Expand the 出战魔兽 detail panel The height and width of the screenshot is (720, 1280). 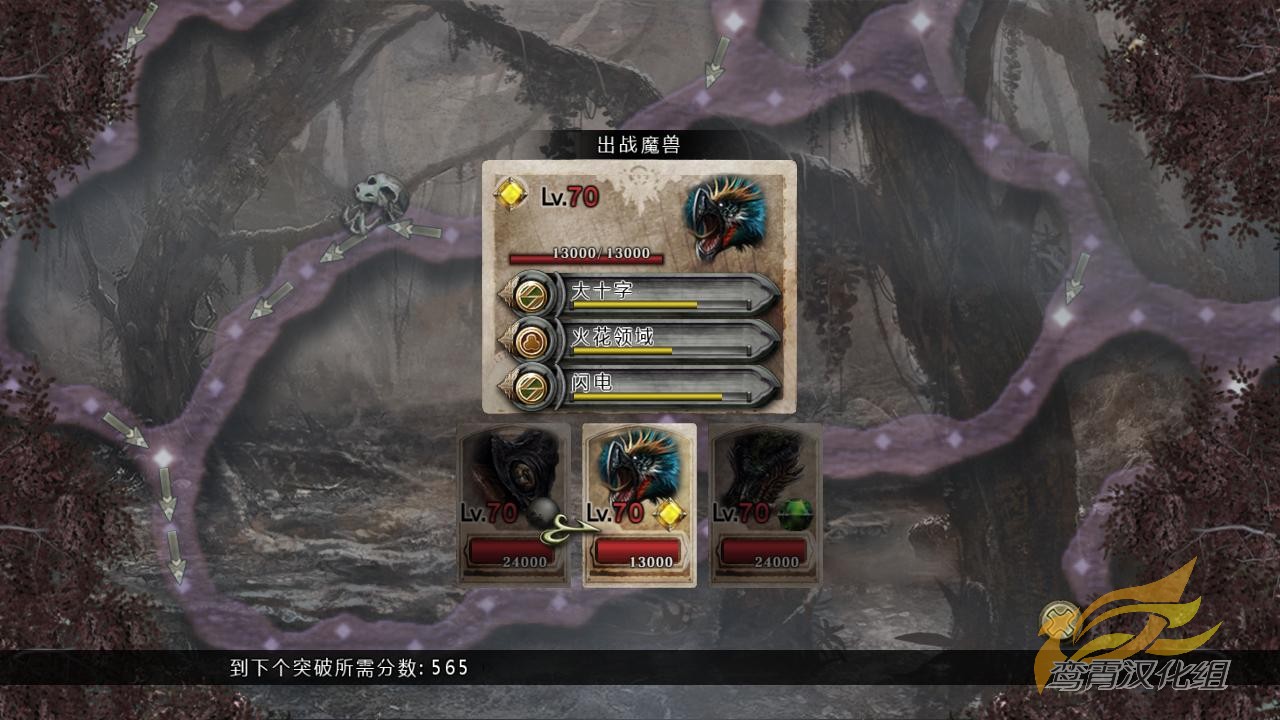[x=640, y=285]
